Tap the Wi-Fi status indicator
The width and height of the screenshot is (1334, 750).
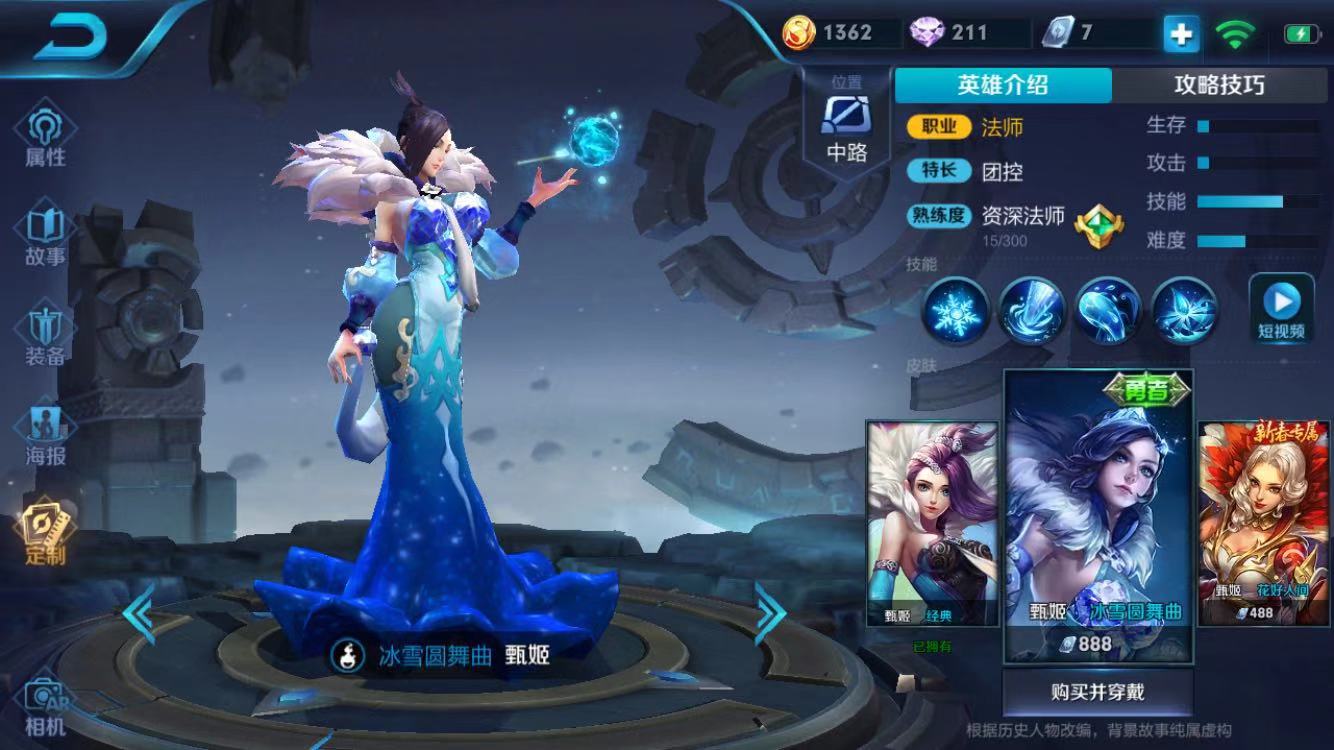point(1234,32)
